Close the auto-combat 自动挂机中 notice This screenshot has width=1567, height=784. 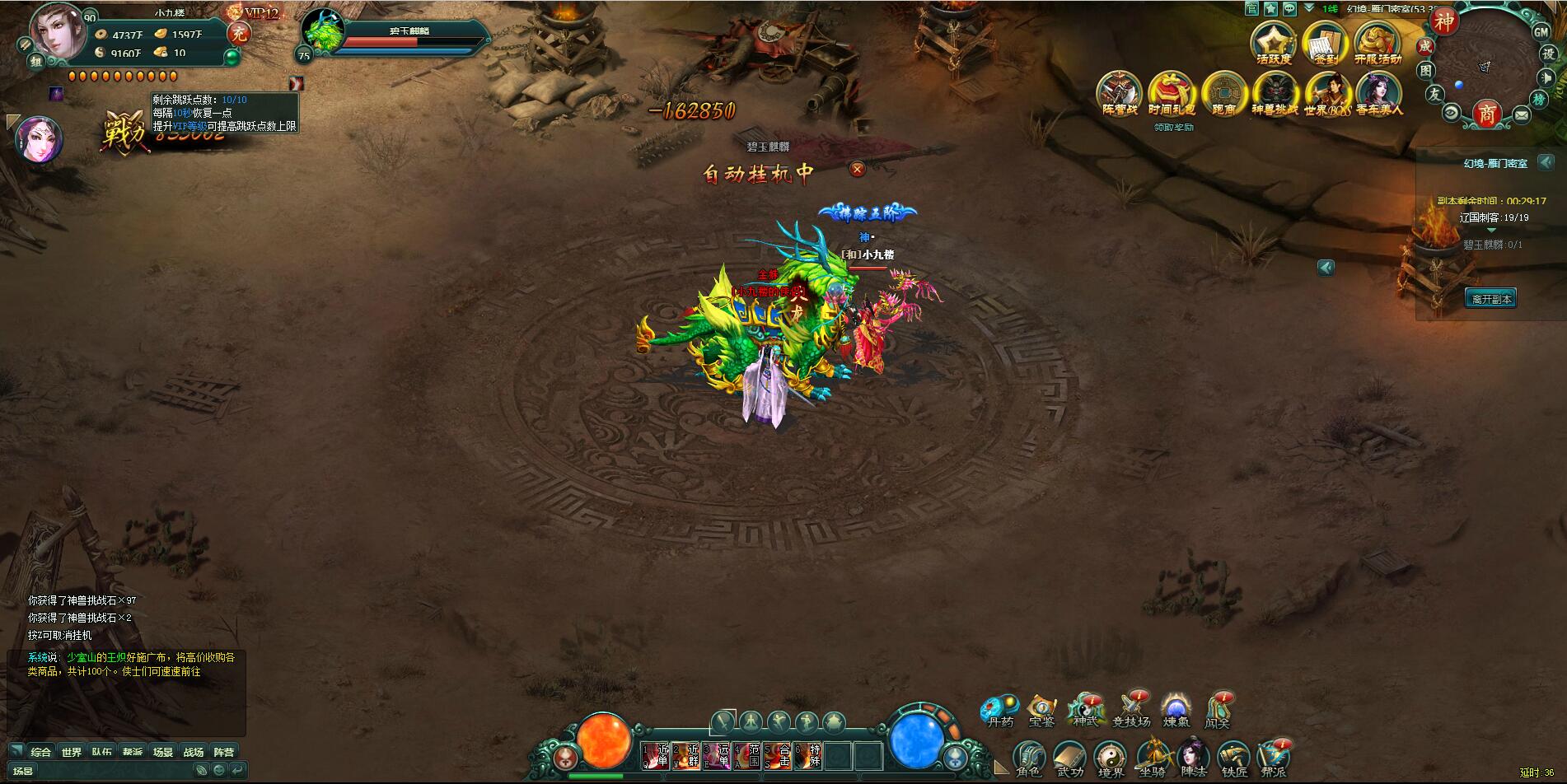[x=857, y=170]
